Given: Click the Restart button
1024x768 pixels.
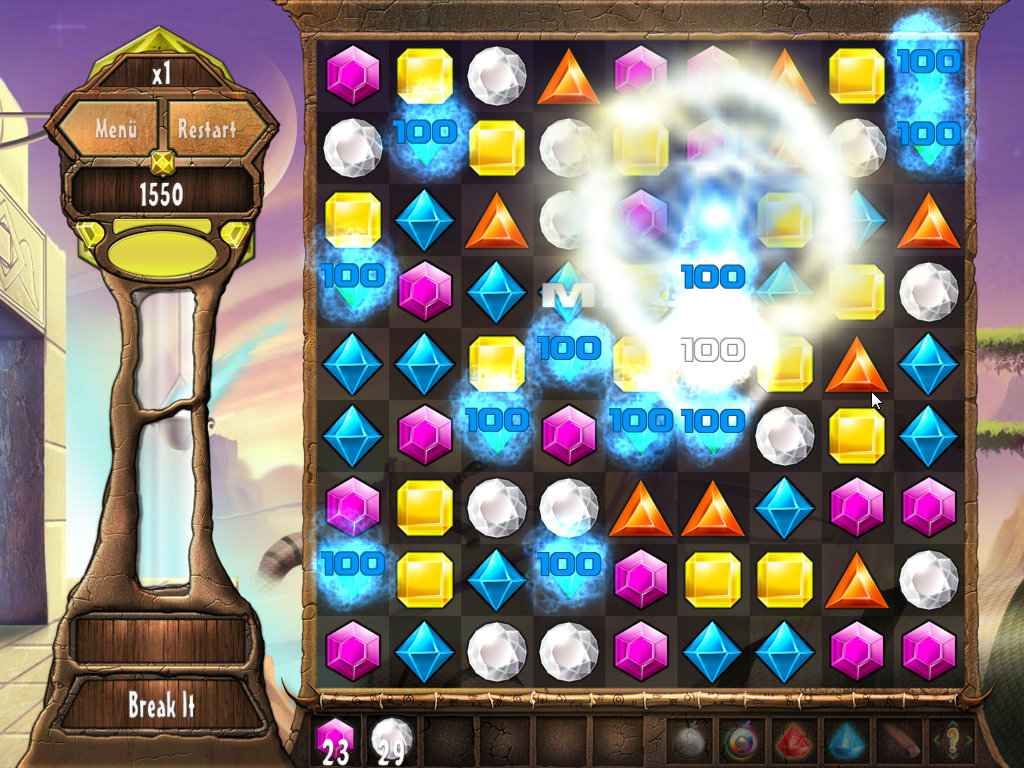Looking at the screenshot, I should 207,129.
